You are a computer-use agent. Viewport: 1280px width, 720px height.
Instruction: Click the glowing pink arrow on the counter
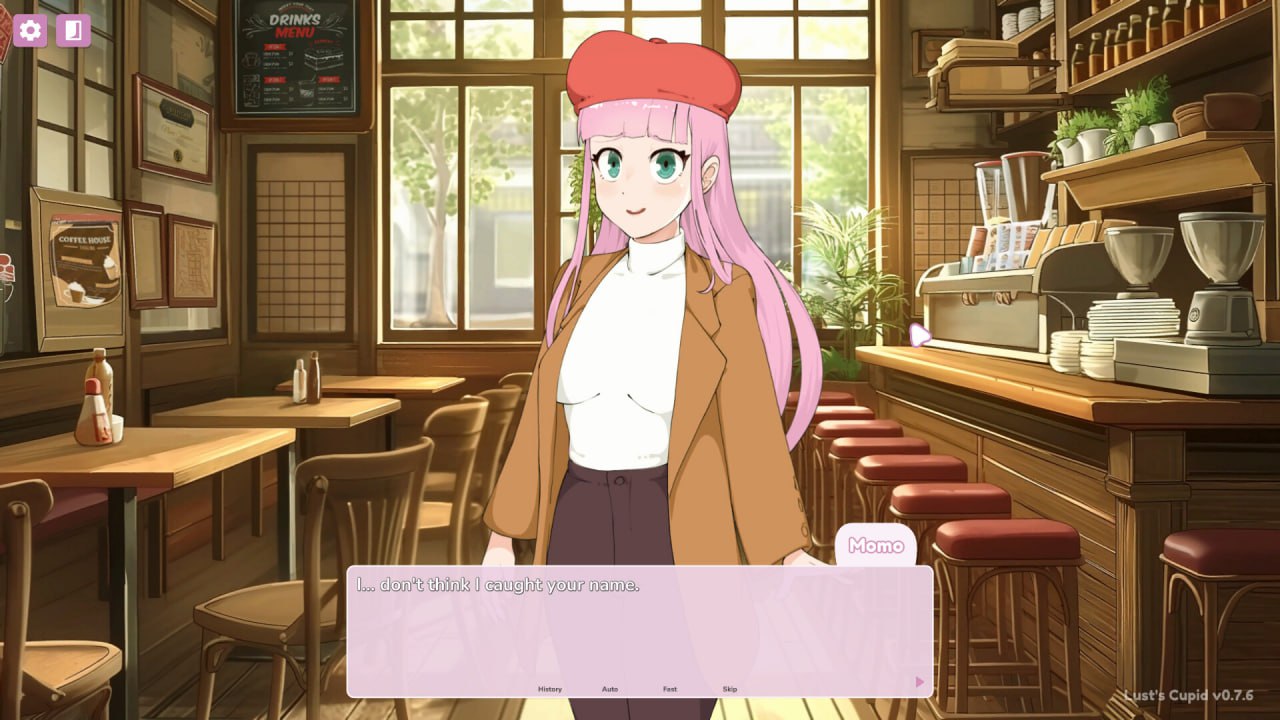click(x=919, y=337)
